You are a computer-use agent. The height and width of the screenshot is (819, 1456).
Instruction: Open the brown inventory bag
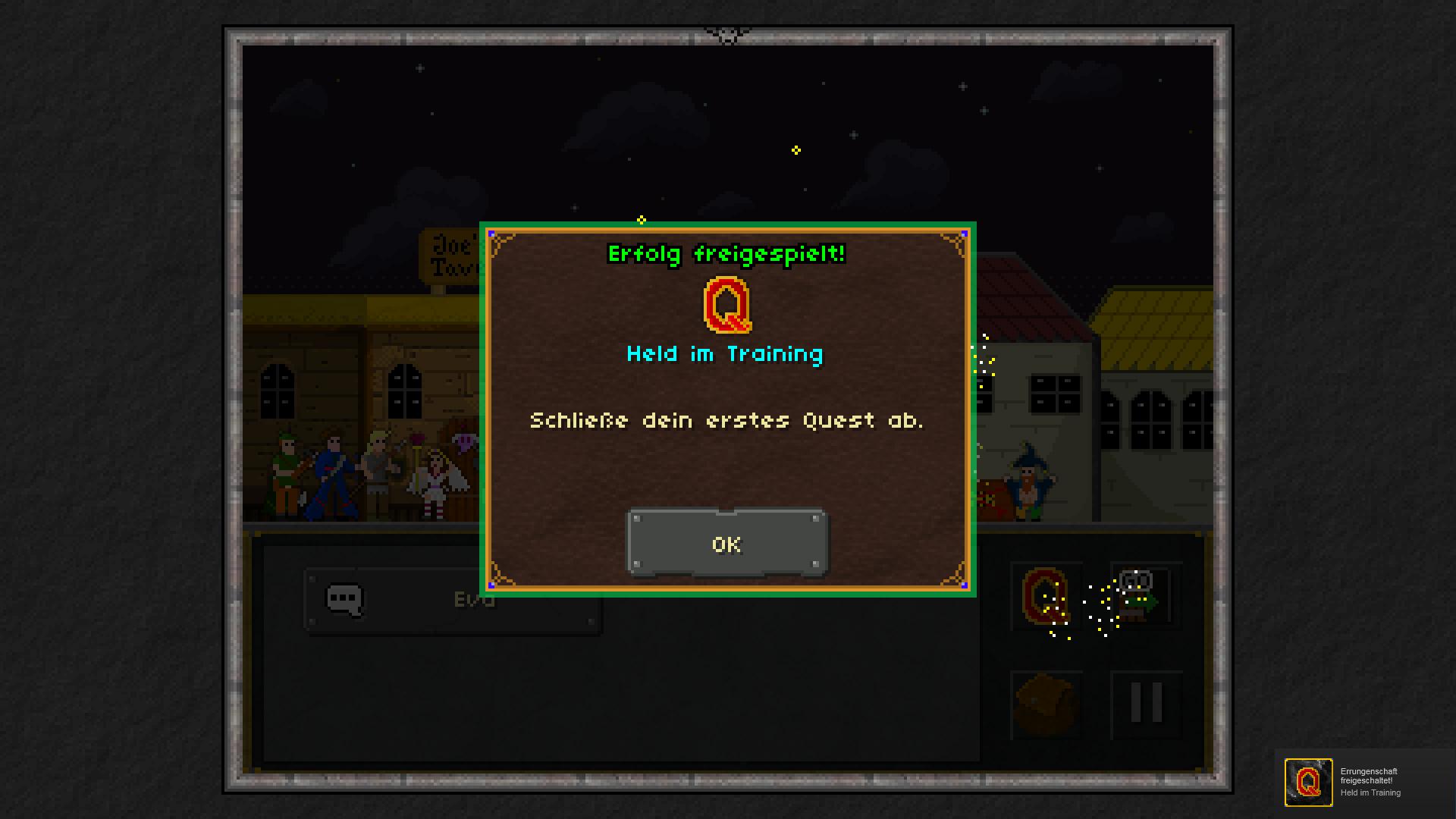coord(1046,704)
